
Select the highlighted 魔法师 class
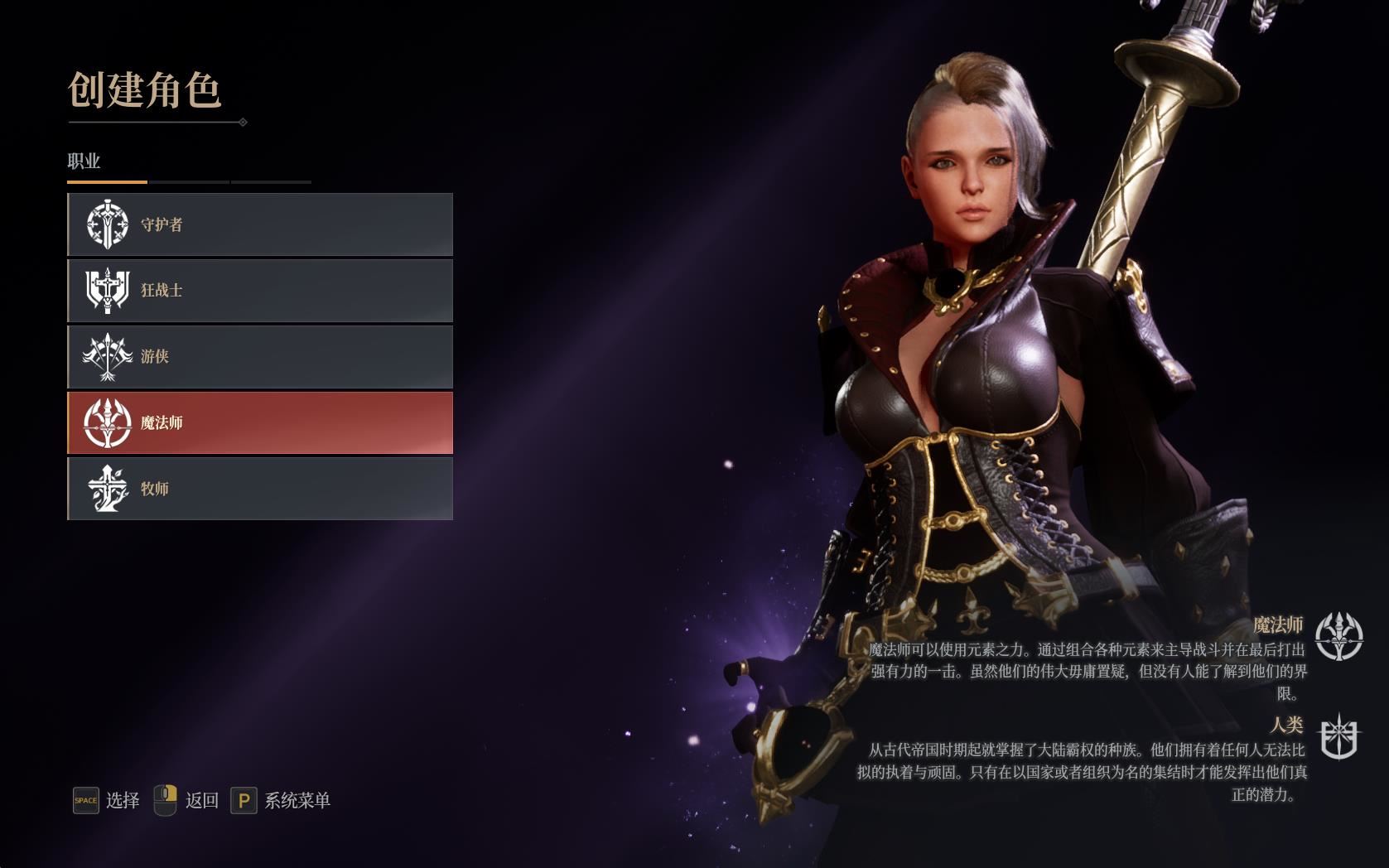(x=260, y=423)
